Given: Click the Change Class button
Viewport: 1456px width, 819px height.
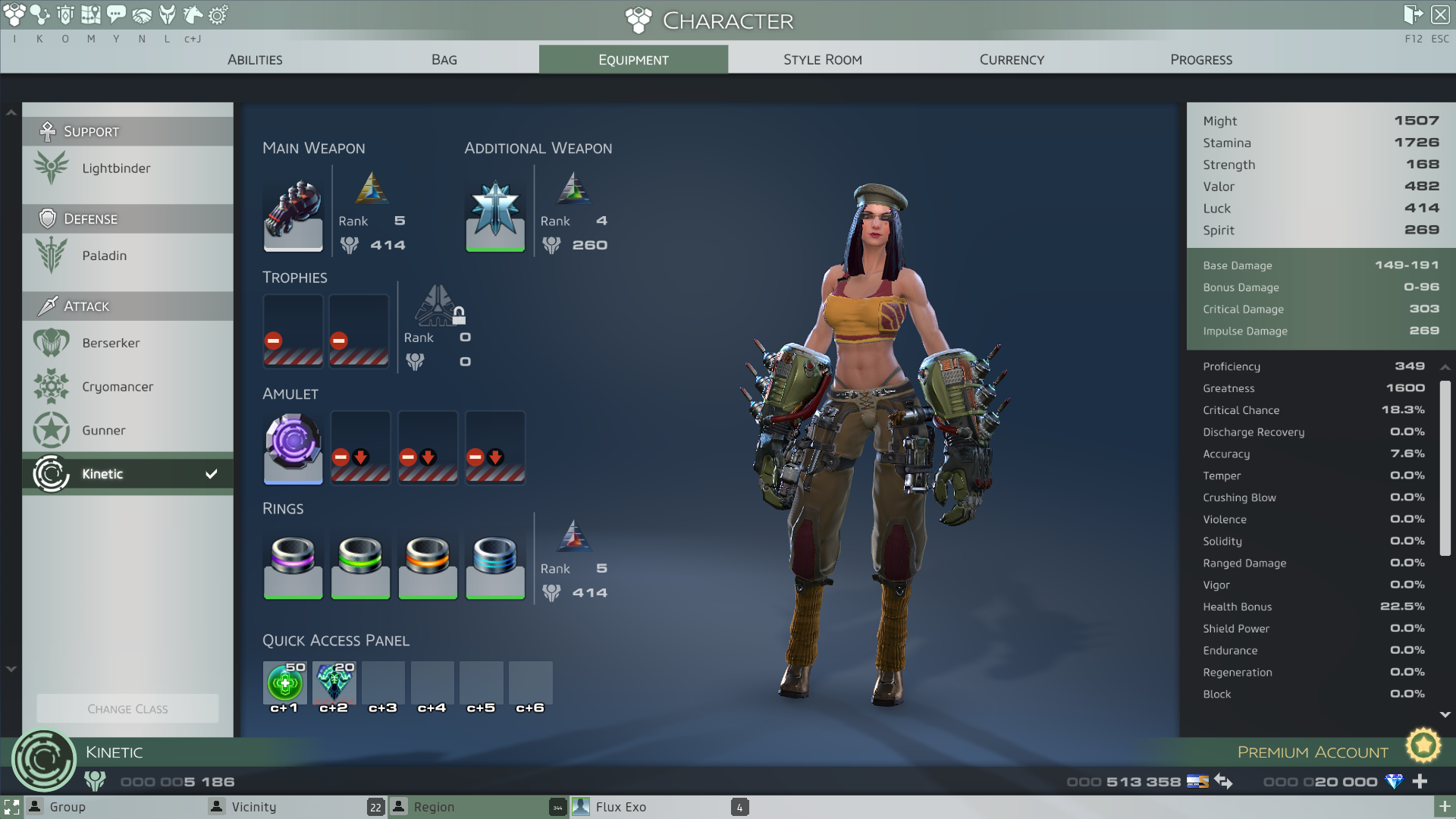Looking at the screenshot, I should coord(127,709).
